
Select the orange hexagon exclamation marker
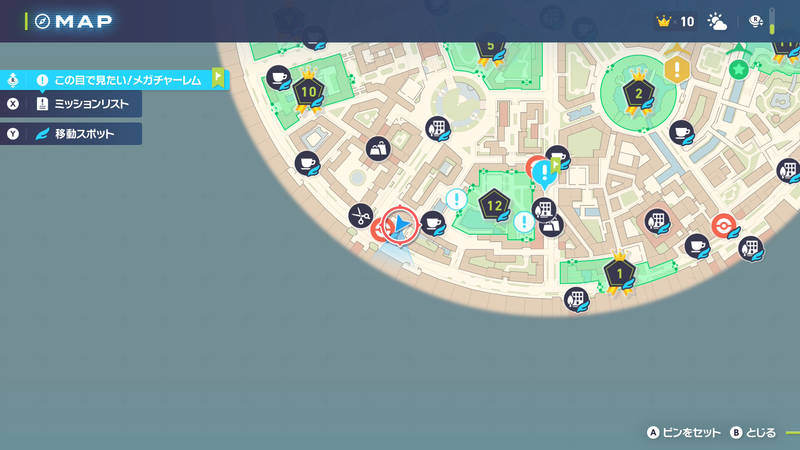coord(677,69)
